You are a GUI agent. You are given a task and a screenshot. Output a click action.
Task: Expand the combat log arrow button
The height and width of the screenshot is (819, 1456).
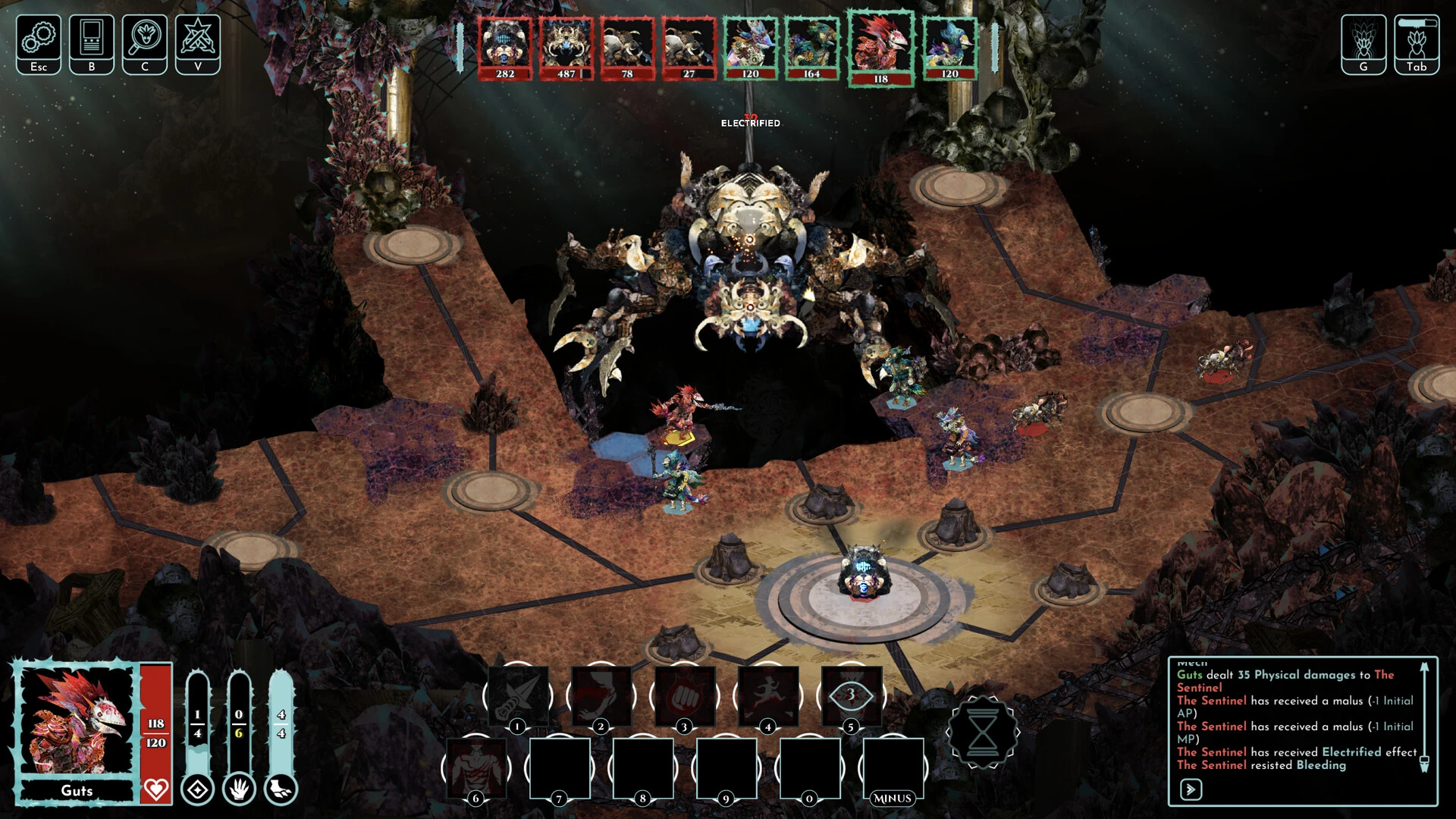[1191, 789]
